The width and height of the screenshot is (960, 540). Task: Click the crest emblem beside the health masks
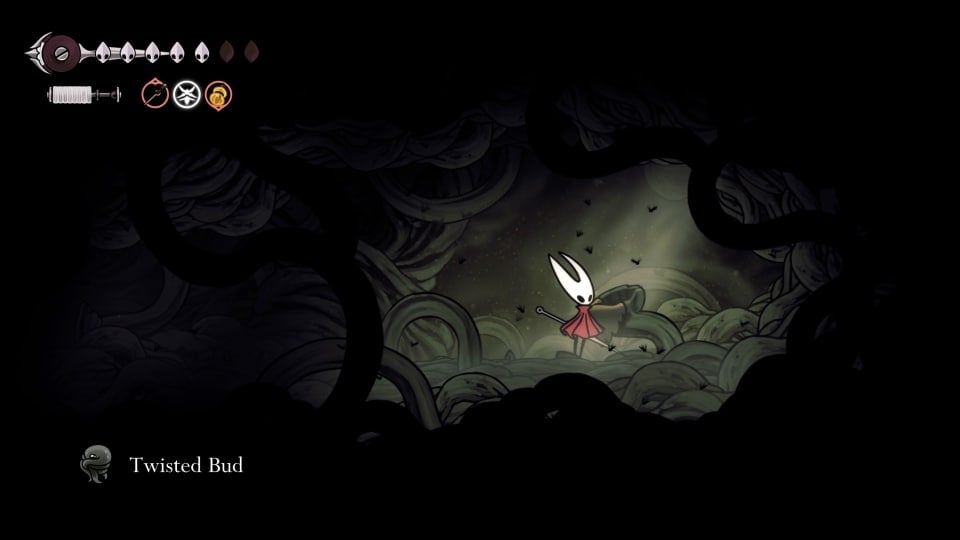[x=62, y=50]
